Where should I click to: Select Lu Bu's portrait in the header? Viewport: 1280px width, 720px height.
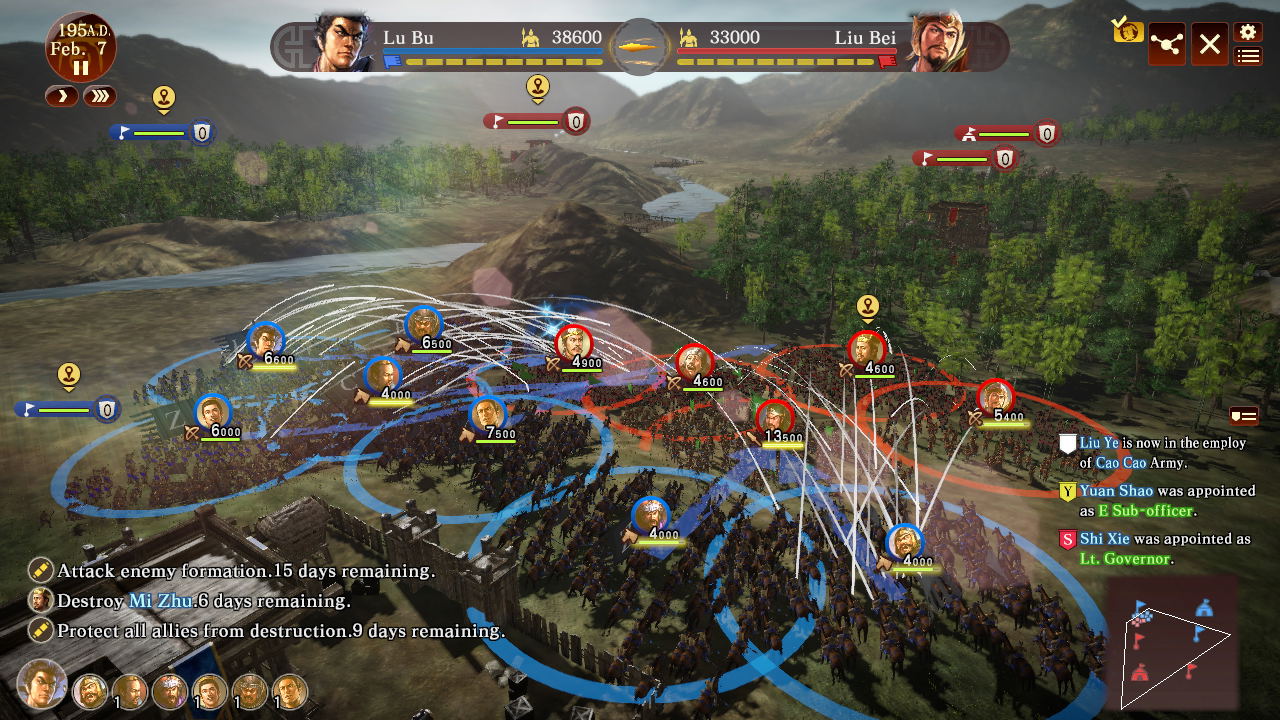click(345, 44)
